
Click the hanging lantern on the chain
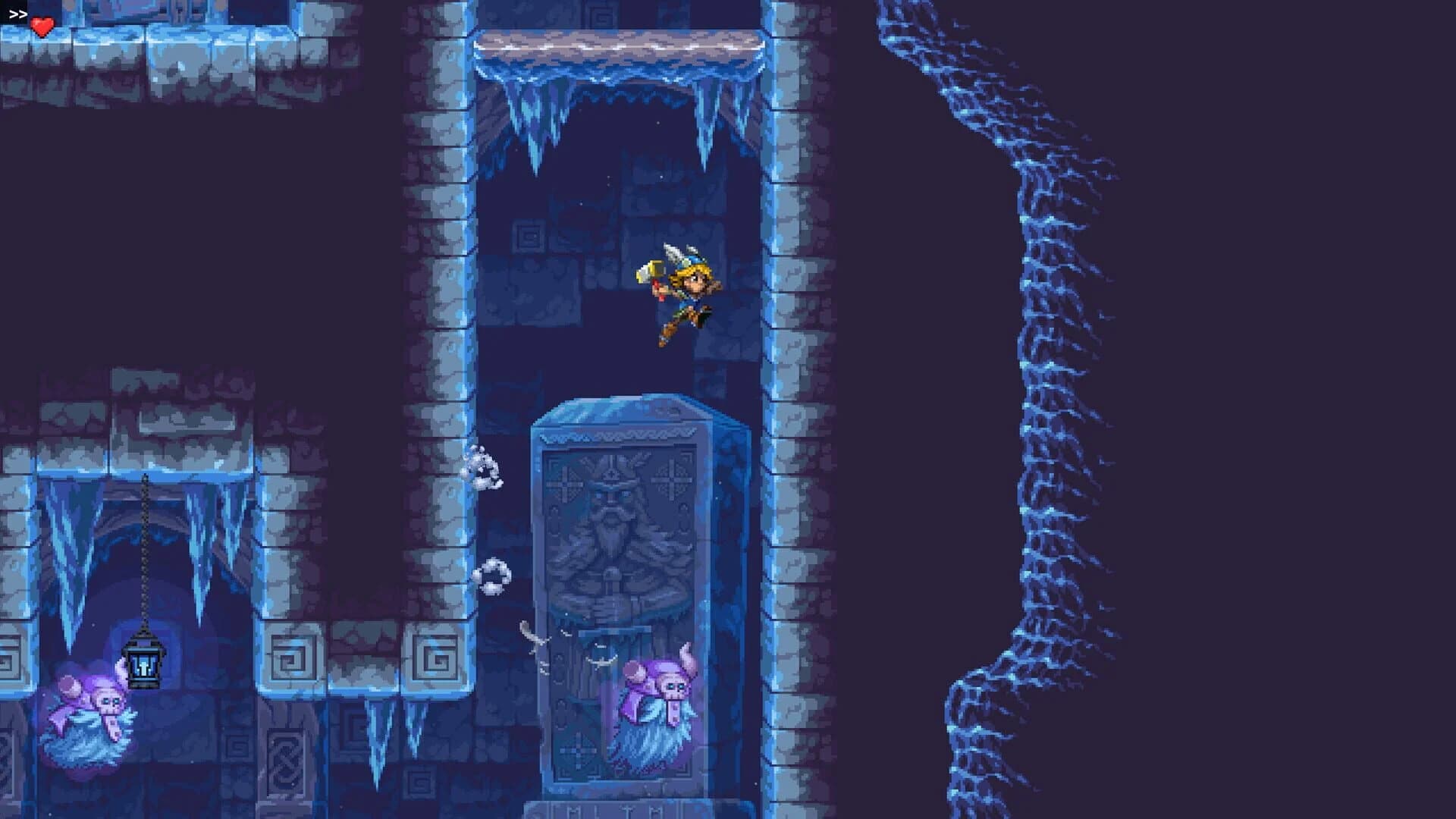pyautogui.click(x=144, y=666)
